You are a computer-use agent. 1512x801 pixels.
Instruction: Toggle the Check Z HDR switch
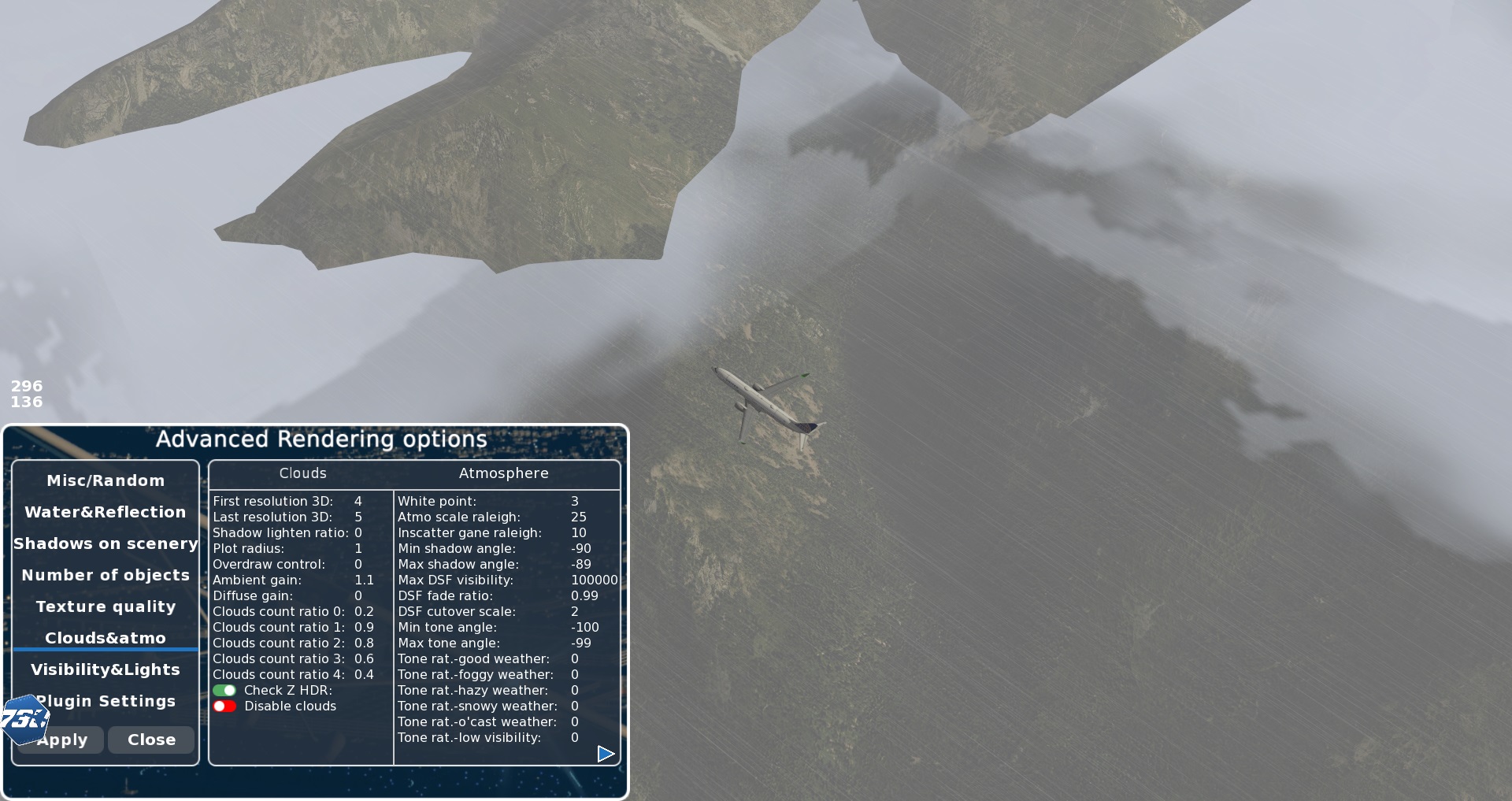(x=224, y=690)
